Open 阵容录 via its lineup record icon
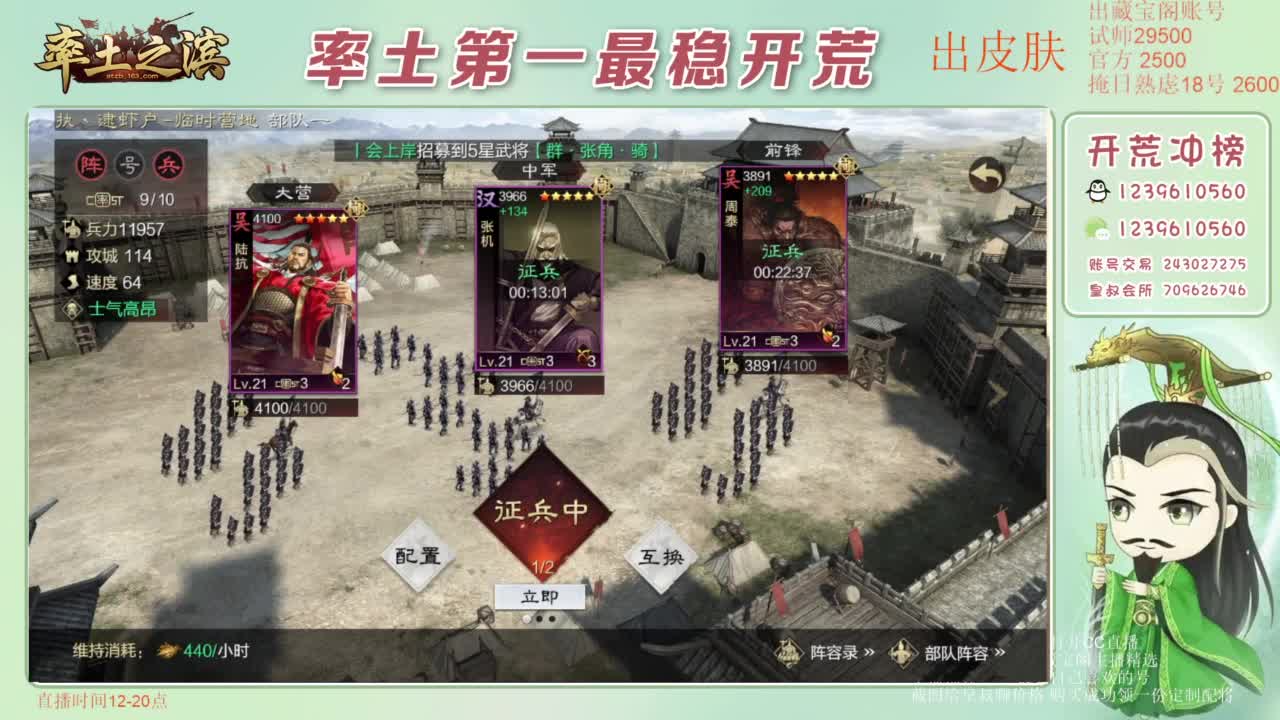 788,653
